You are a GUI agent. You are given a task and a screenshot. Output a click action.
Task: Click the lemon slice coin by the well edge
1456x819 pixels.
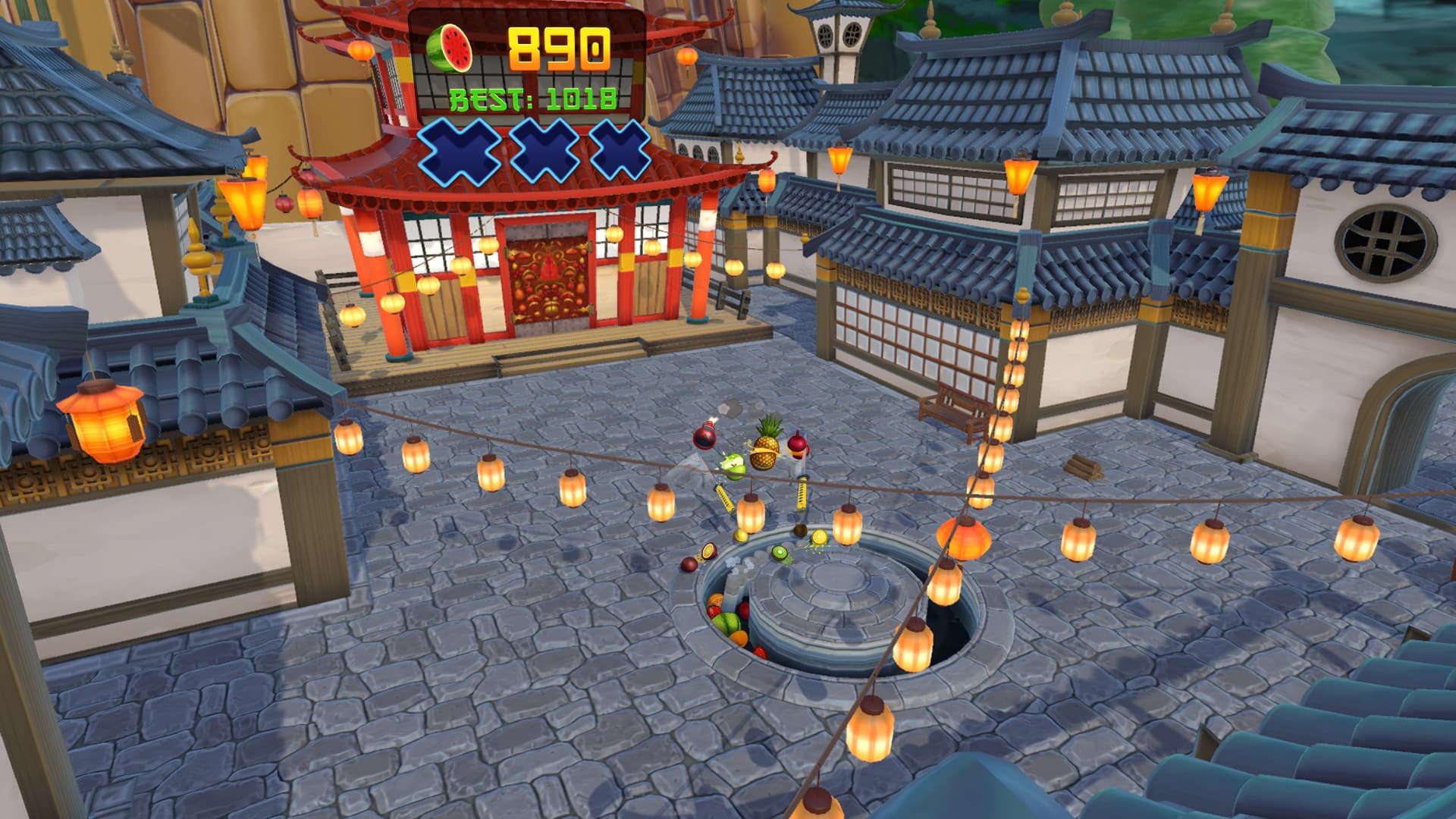820,538
